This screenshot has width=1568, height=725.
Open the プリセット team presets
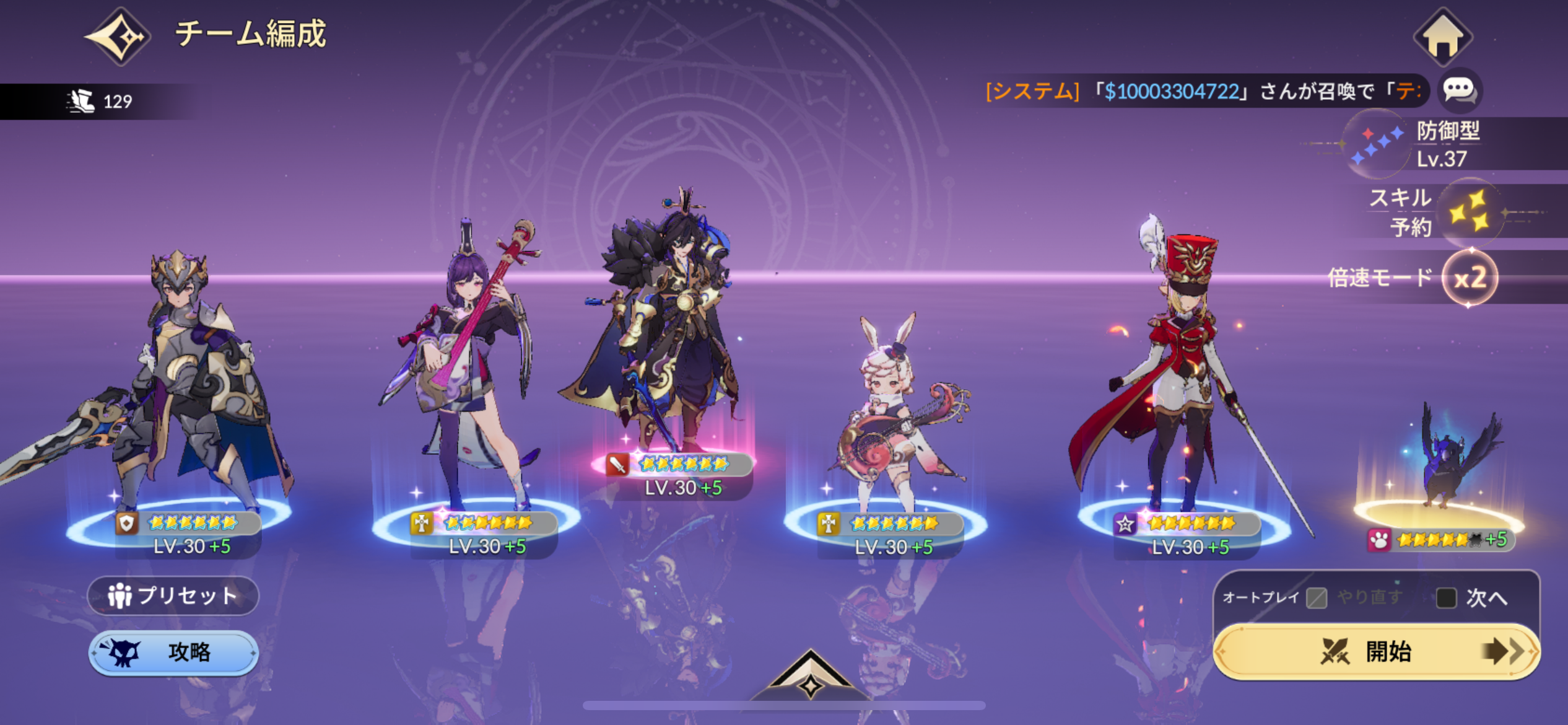pyautogui.click(x=173, y=595)
